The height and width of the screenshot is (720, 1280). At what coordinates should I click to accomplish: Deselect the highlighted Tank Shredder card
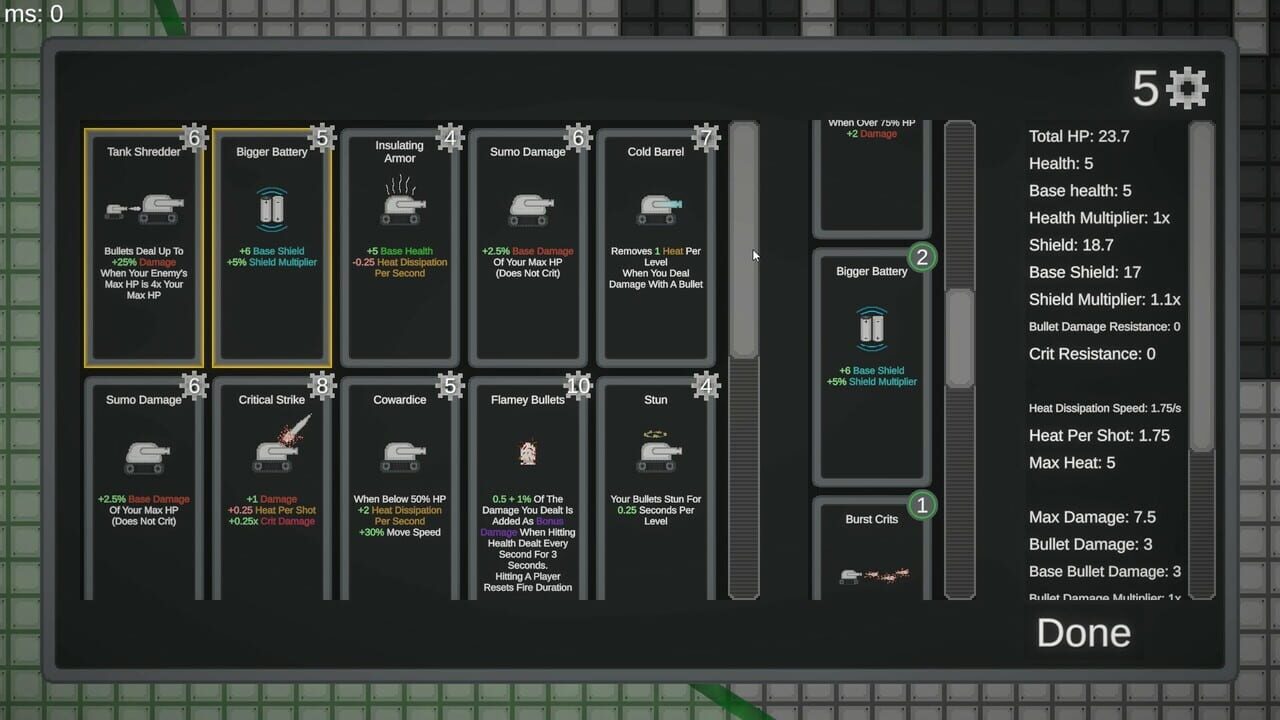[144, 245]
